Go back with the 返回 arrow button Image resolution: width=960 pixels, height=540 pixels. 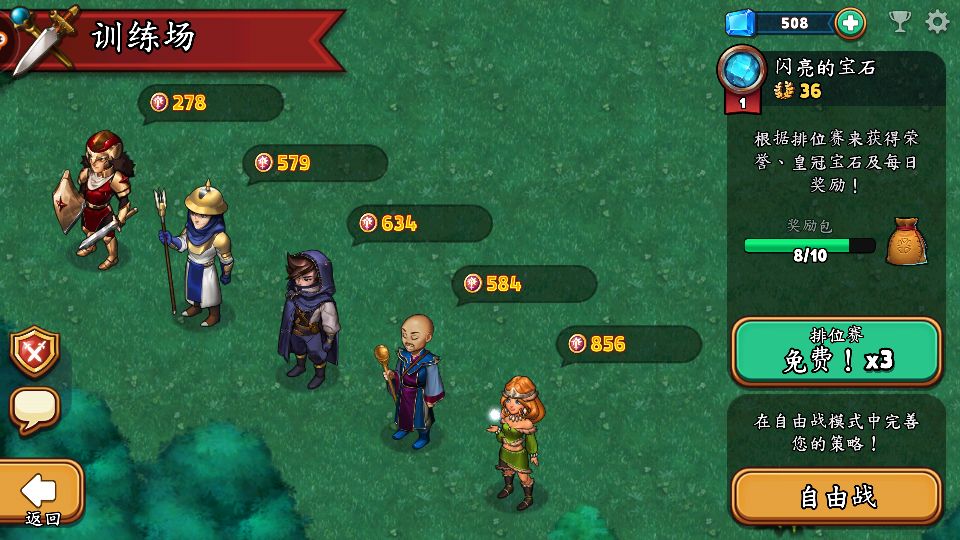(x=40, y=495)
